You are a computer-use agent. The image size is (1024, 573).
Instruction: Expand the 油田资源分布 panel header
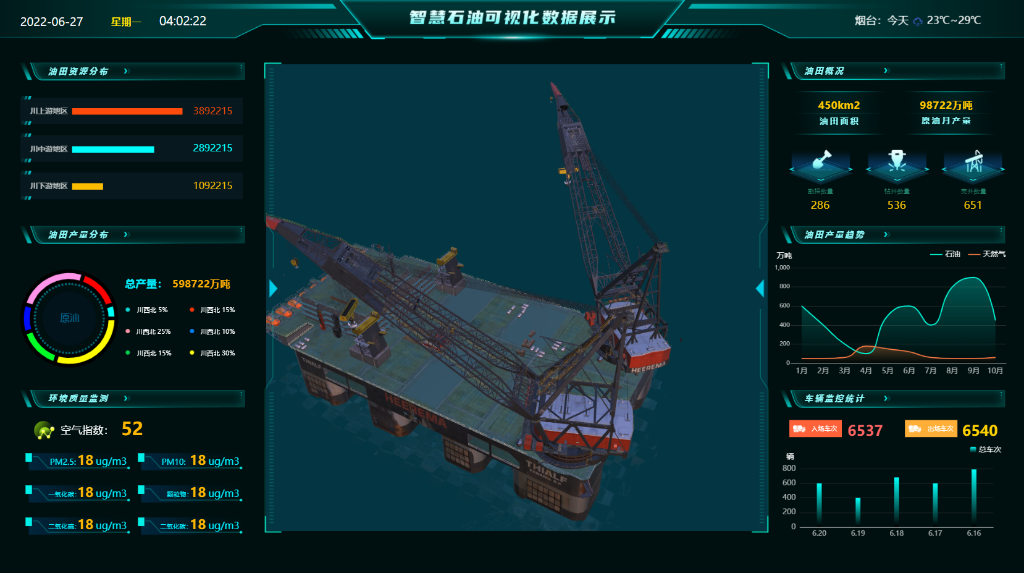click(125, 71)
